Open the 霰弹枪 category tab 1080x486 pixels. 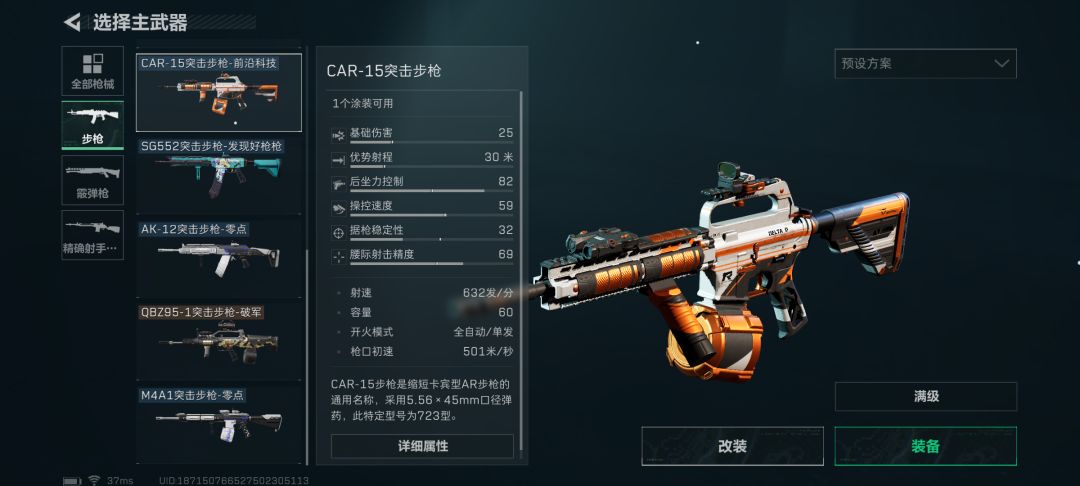[93, 180]
